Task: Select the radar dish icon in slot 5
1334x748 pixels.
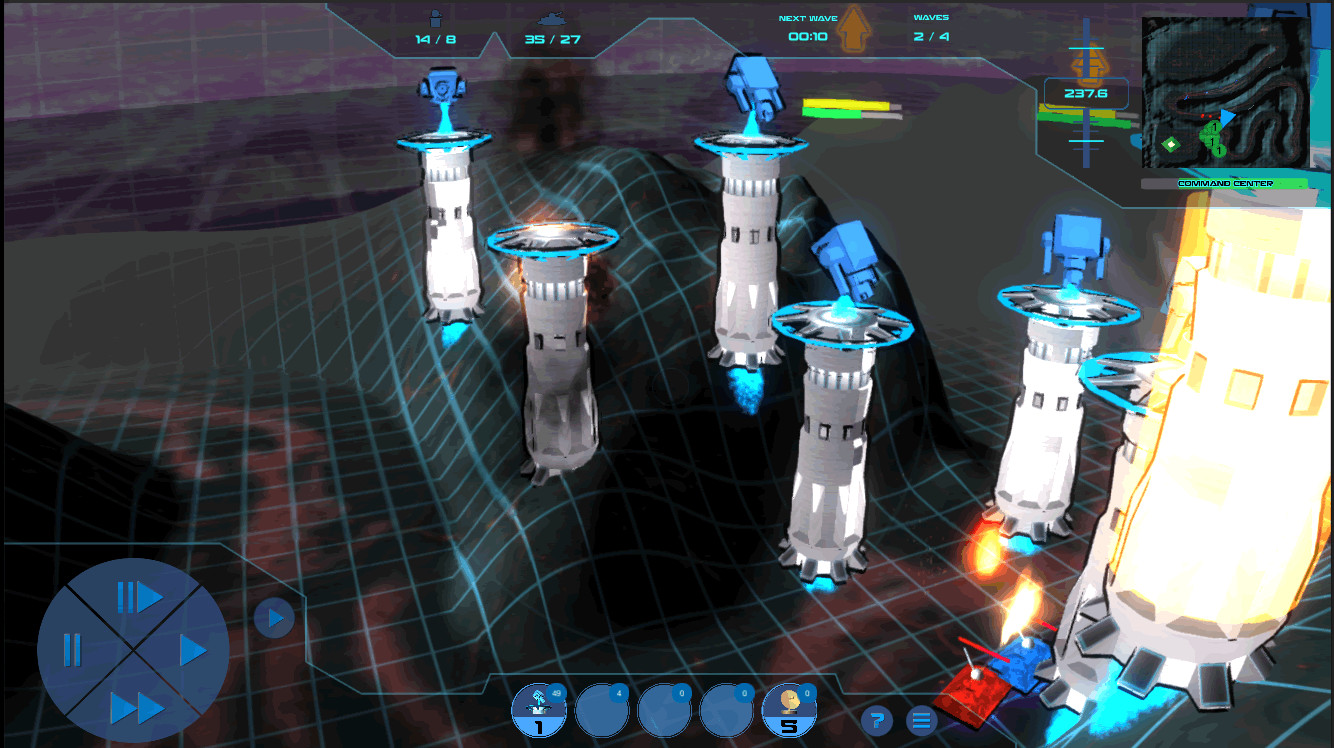Action: [790, 710]
